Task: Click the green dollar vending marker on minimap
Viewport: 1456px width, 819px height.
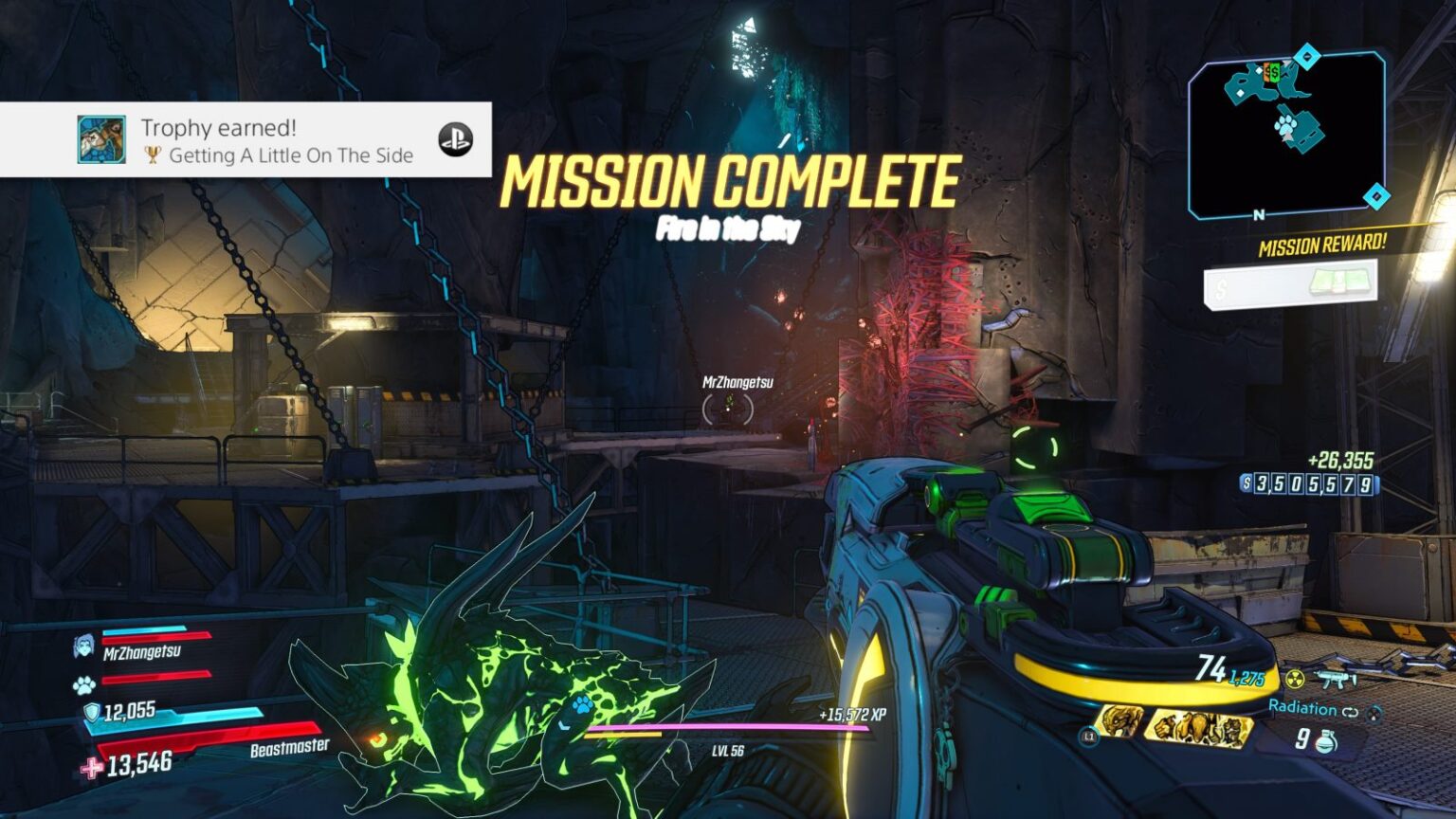Action: click(1273, 72)
